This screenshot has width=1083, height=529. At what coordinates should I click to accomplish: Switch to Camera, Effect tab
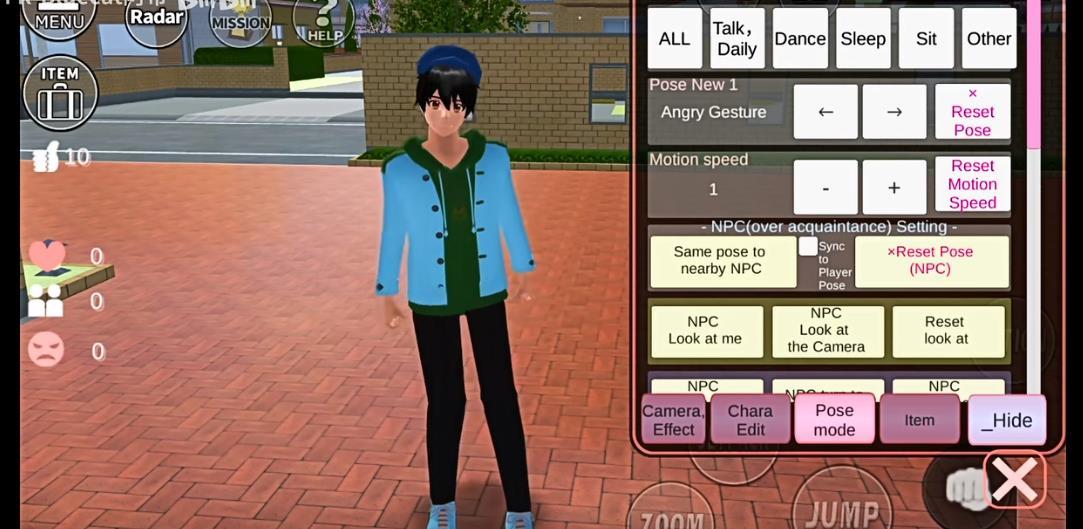673,420
